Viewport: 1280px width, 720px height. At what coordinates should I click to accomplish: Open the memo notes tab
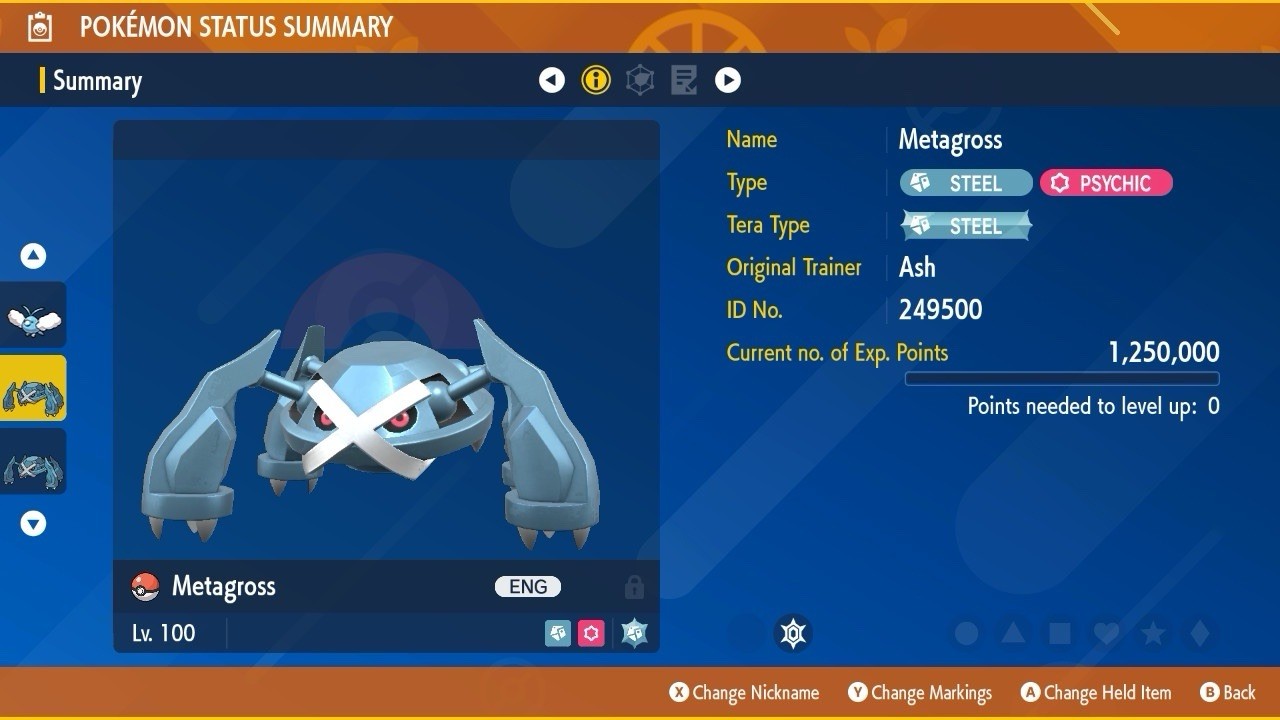point(684,80)
